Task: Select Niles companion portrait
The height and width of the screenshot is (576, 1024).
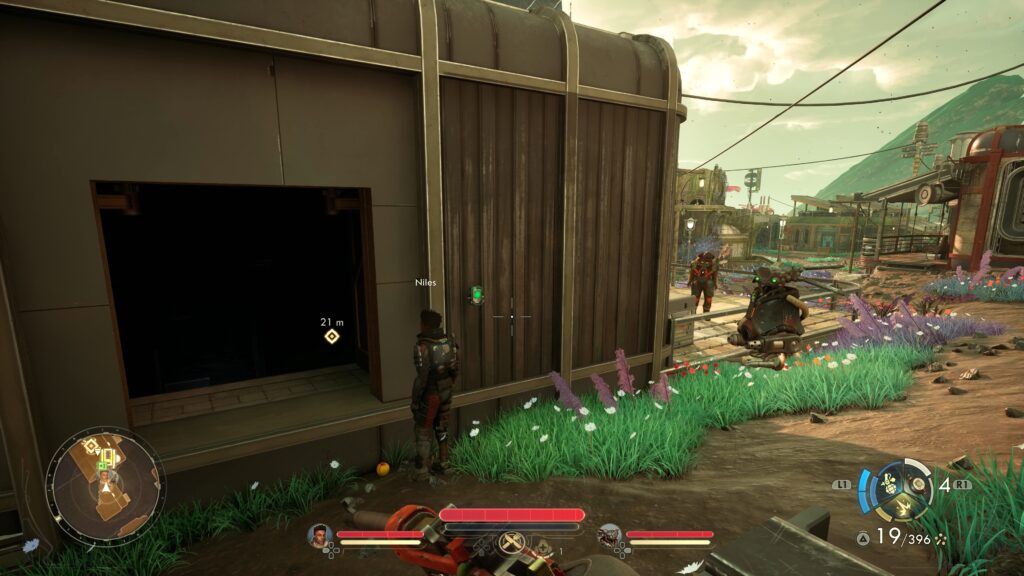Action: (320, 535)
